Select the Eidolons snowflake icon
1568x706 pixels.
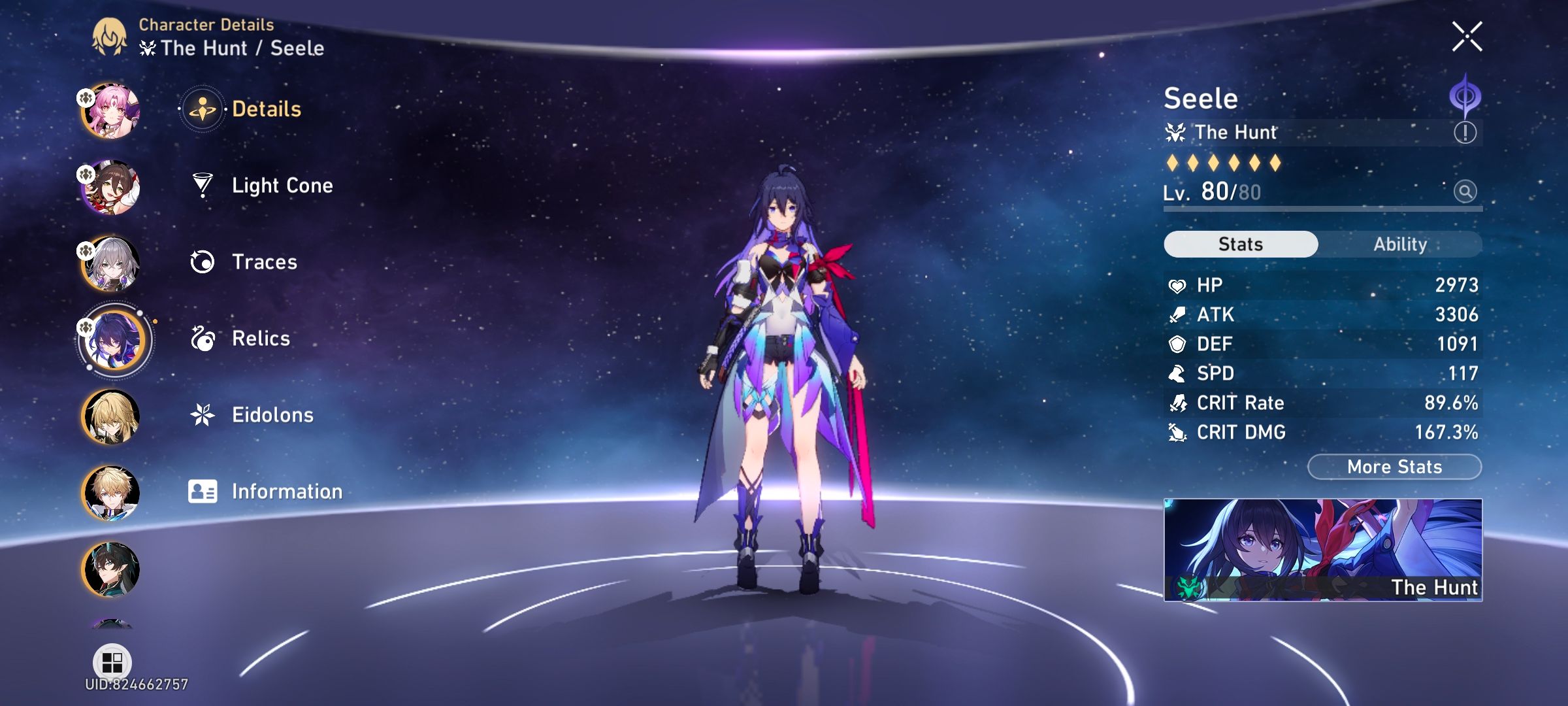(x=203, y=414)
